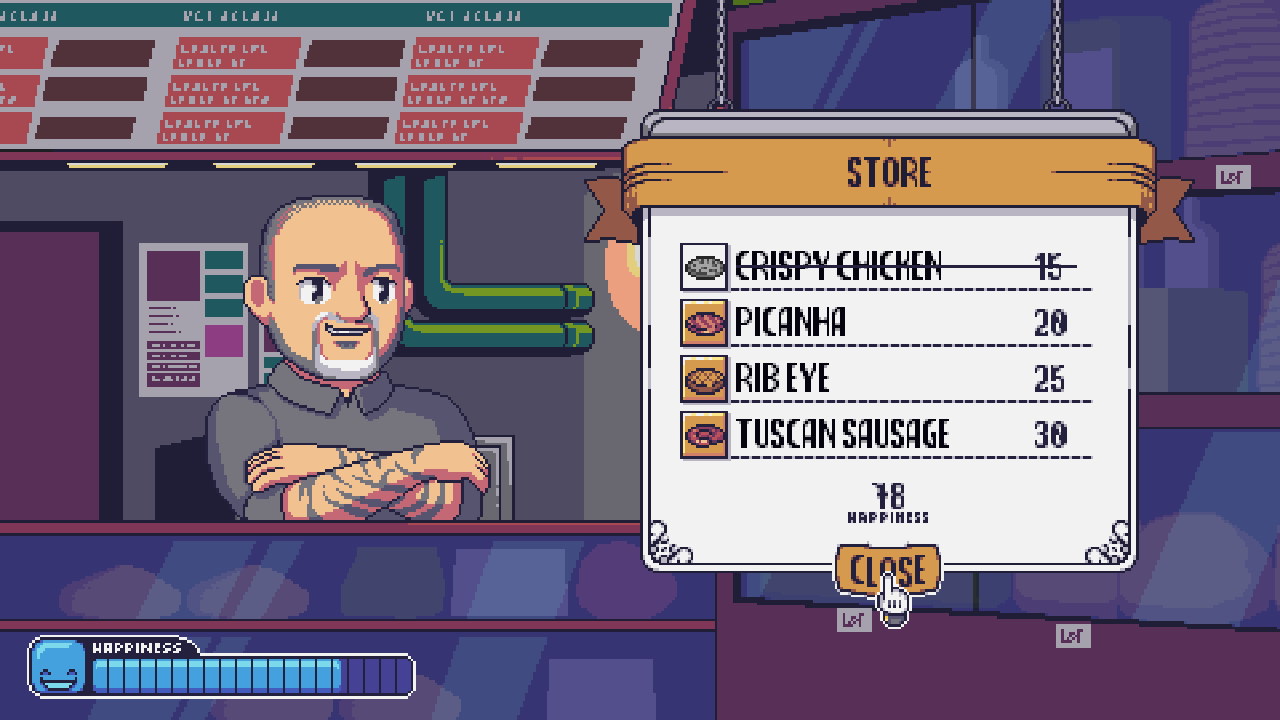1280x720 pixels.
Task: Click the Store banner title
Action: coord(891,172)
